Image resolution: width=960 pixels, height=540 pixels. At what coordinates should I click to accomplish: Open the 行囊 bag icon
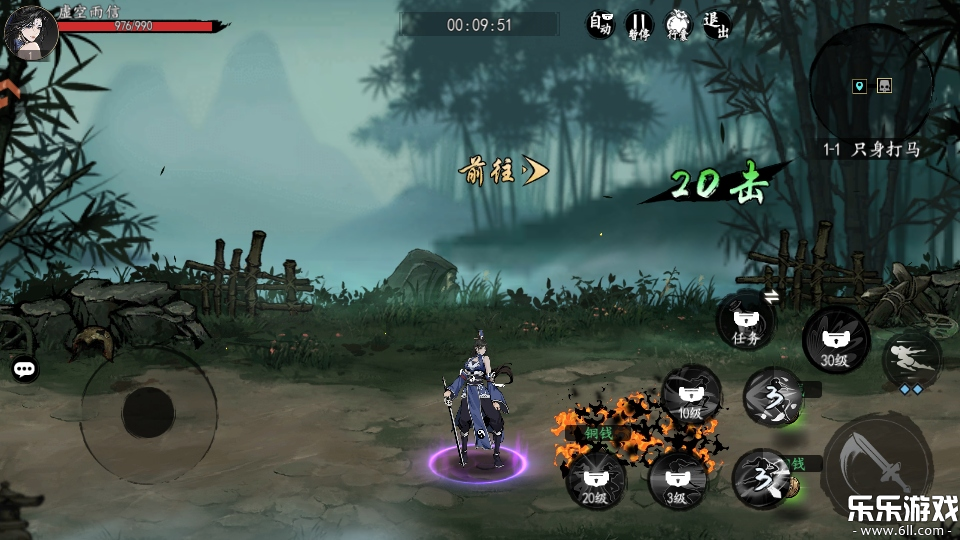coord(678,24)
